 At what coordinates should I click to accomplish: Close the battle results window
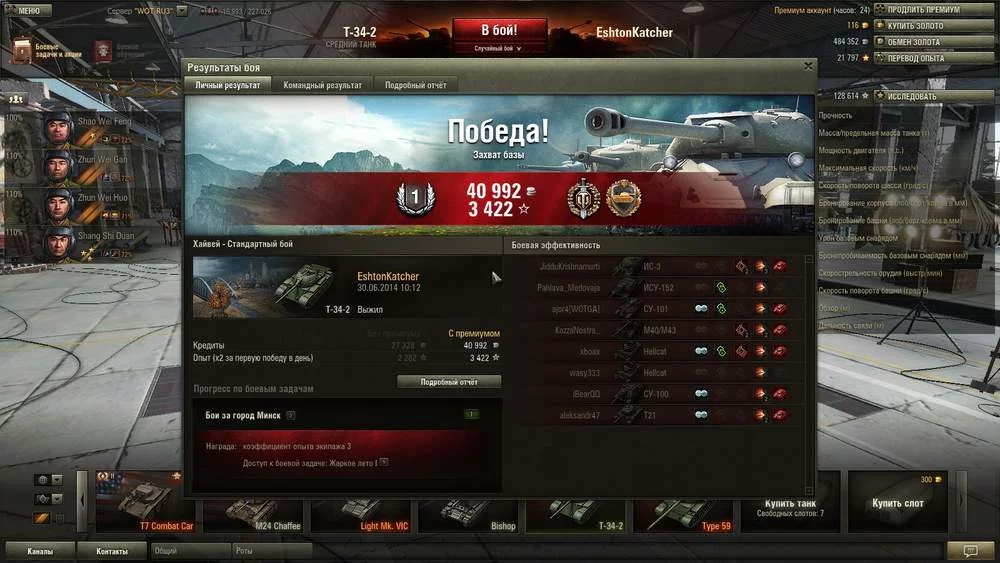808,67
